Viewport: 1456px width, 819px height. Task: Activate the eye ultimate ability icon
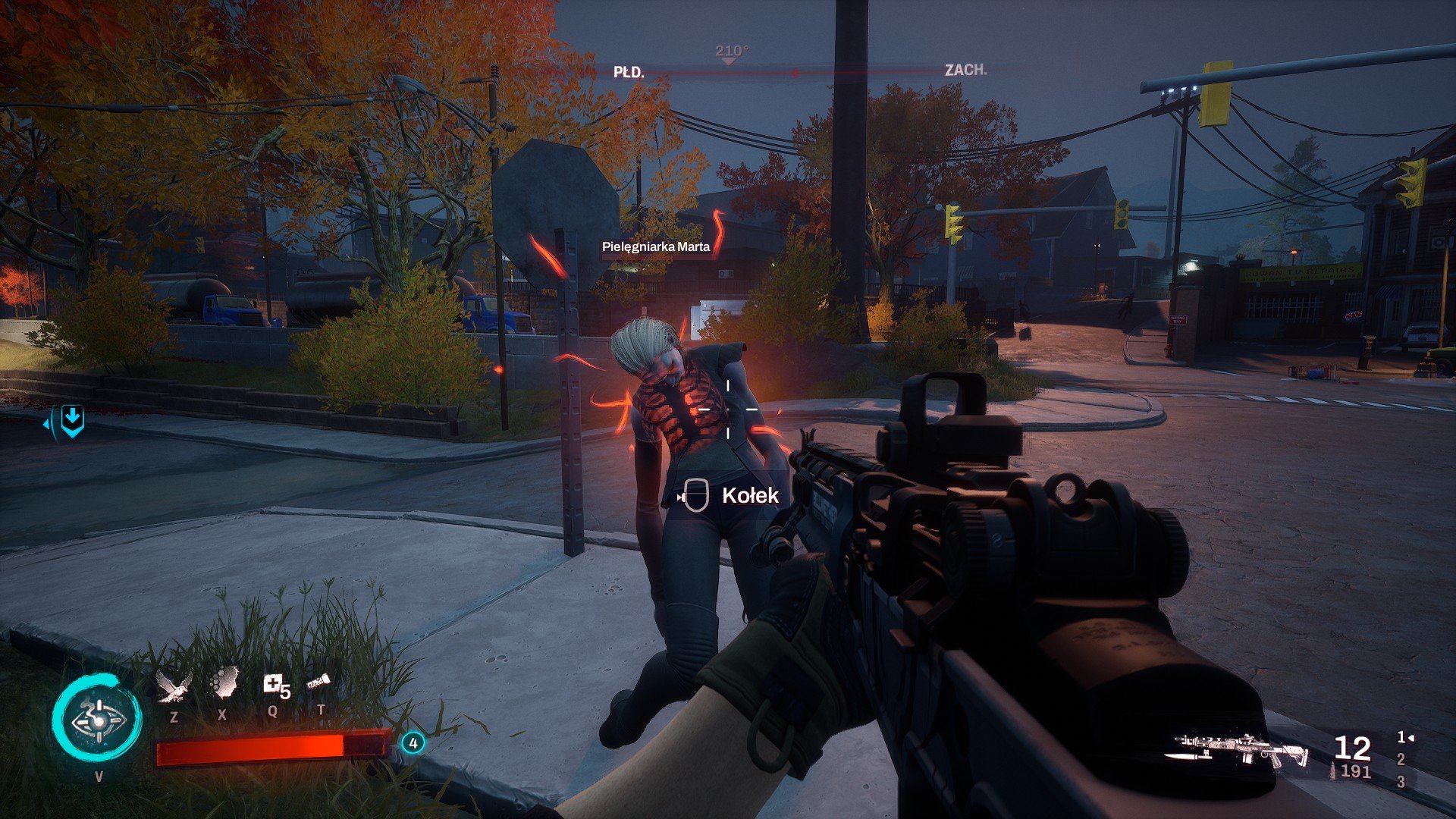coord(97,719)
